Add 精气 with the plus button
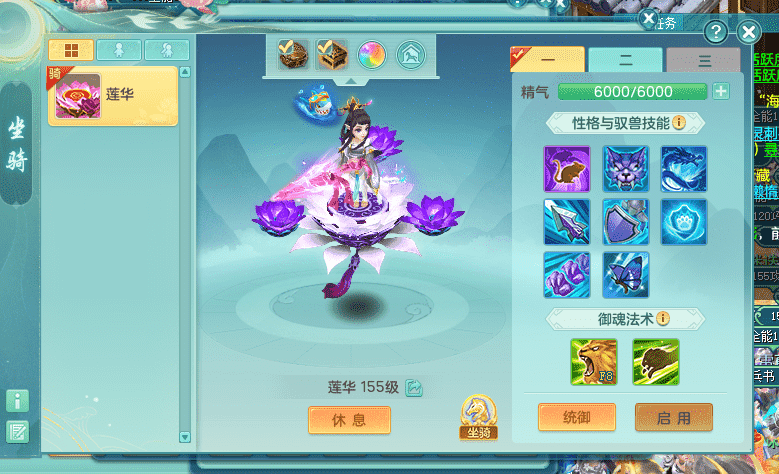 tap(721, 92)
